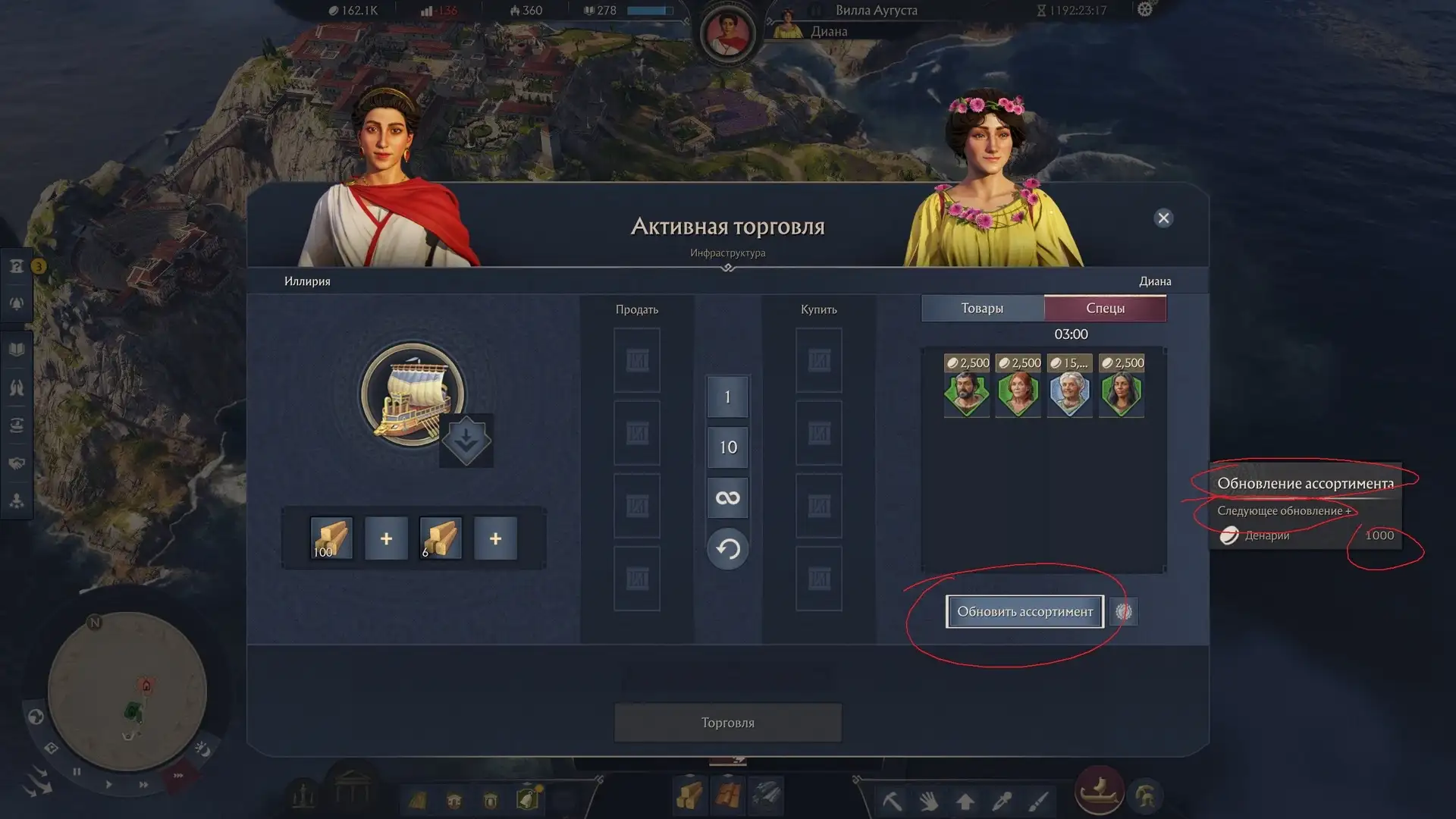Pick the red-haired woman specialist

point(1018,394)
